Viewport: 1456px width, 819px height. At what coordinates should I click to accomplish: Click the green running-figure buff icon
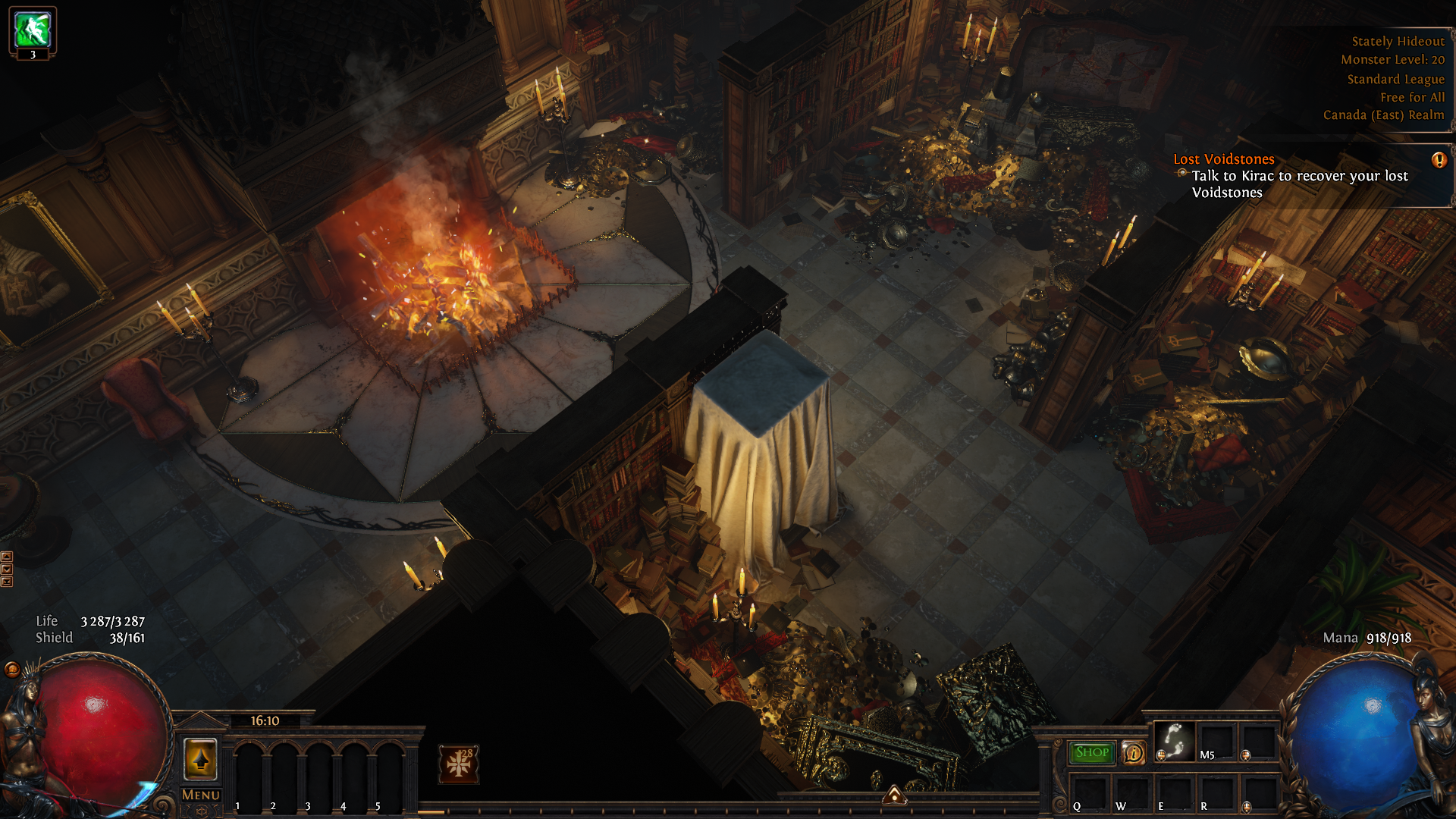[x=33, y=30]
